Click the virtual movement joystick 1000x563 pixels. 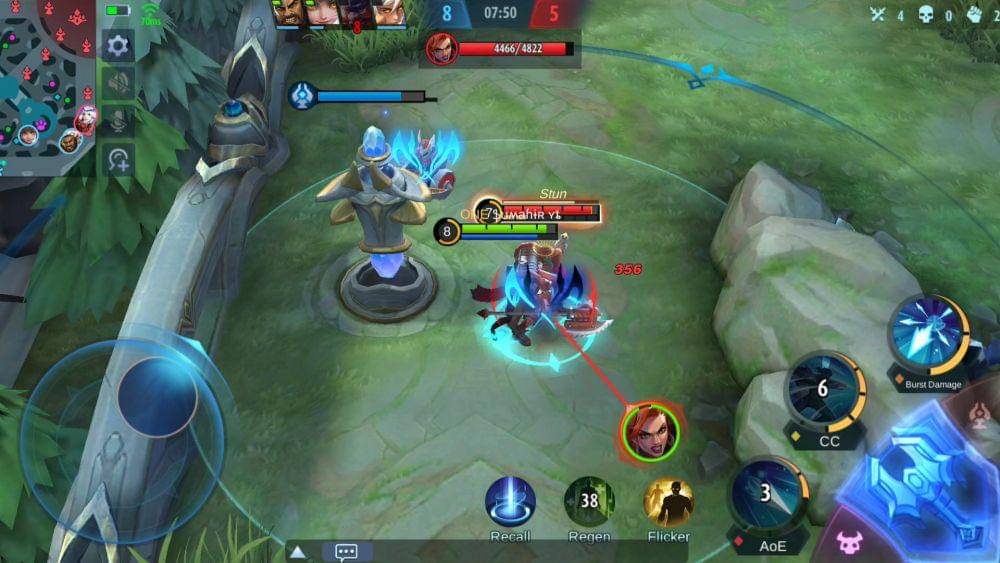(x=157, y=397)
